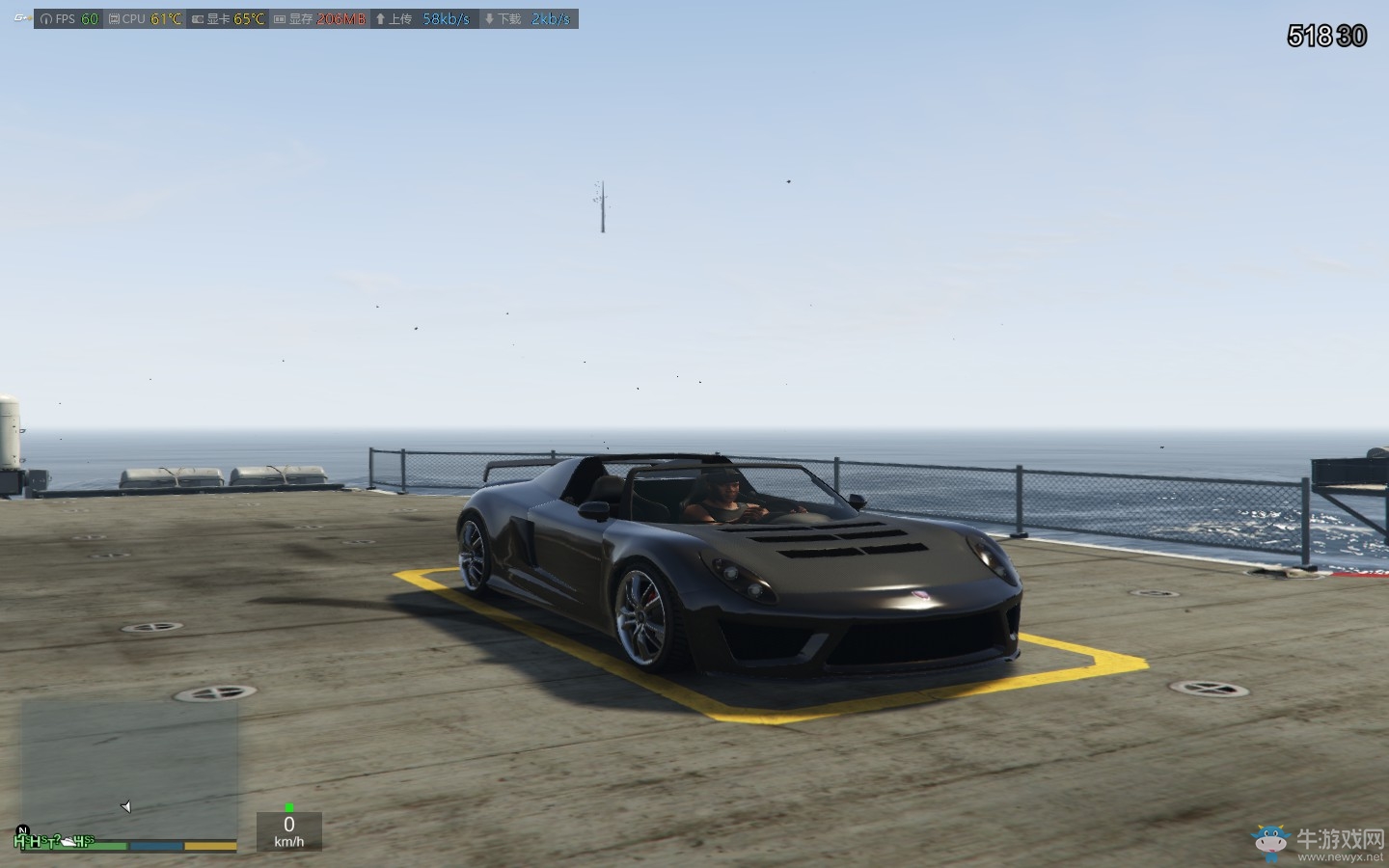Click the 0 km/h speed display

(287, 829)
